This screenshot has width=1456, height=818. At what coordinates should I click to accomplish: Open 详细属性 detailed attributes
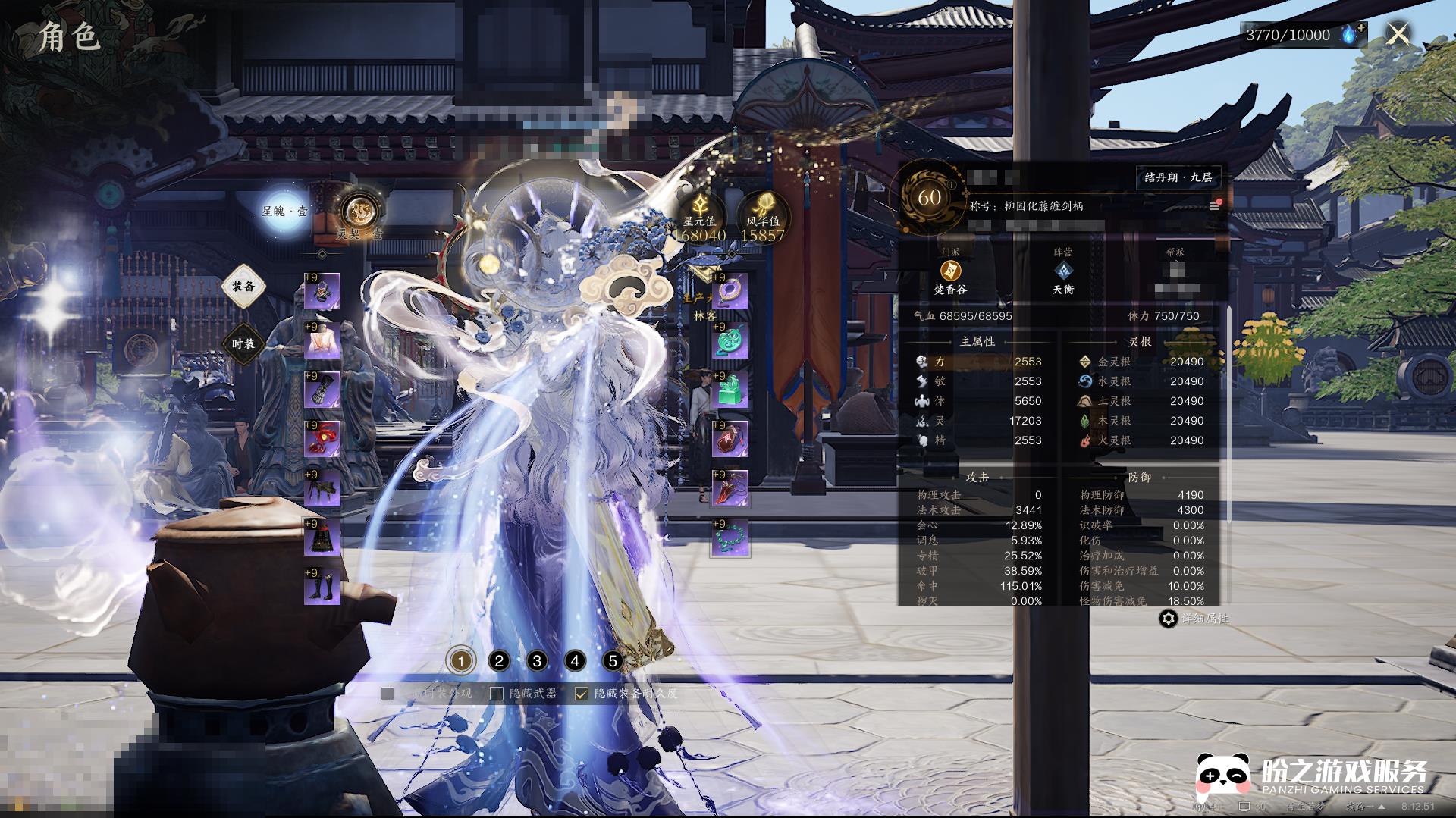click(x=1194, y=619)
